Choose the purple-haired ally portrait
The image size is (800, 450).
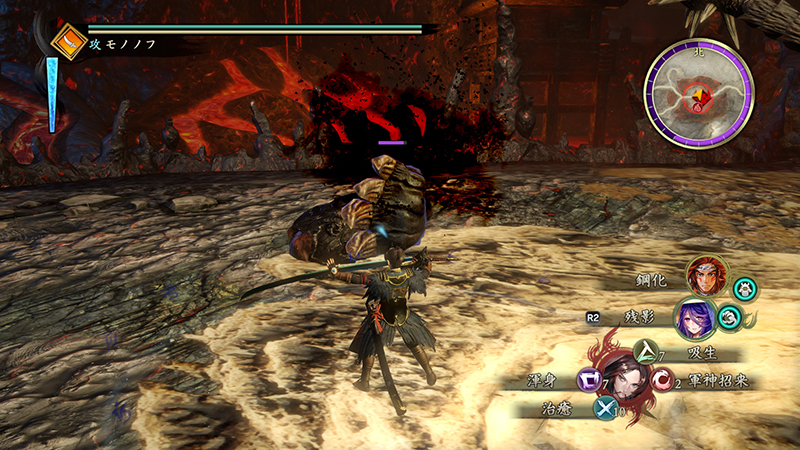point(694,319)
